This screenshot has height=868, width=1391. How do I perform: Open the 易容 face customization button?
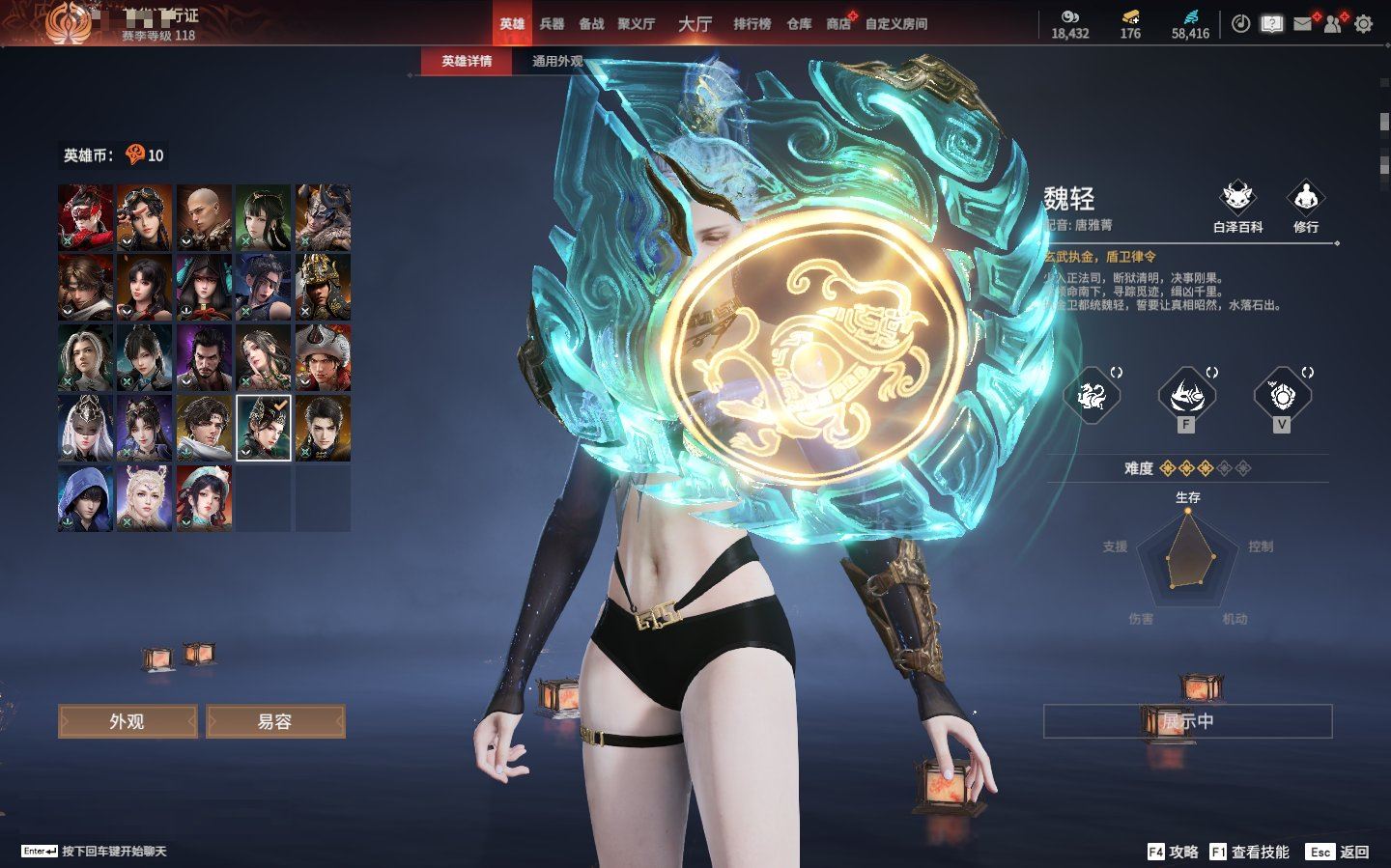pos(275,721)
